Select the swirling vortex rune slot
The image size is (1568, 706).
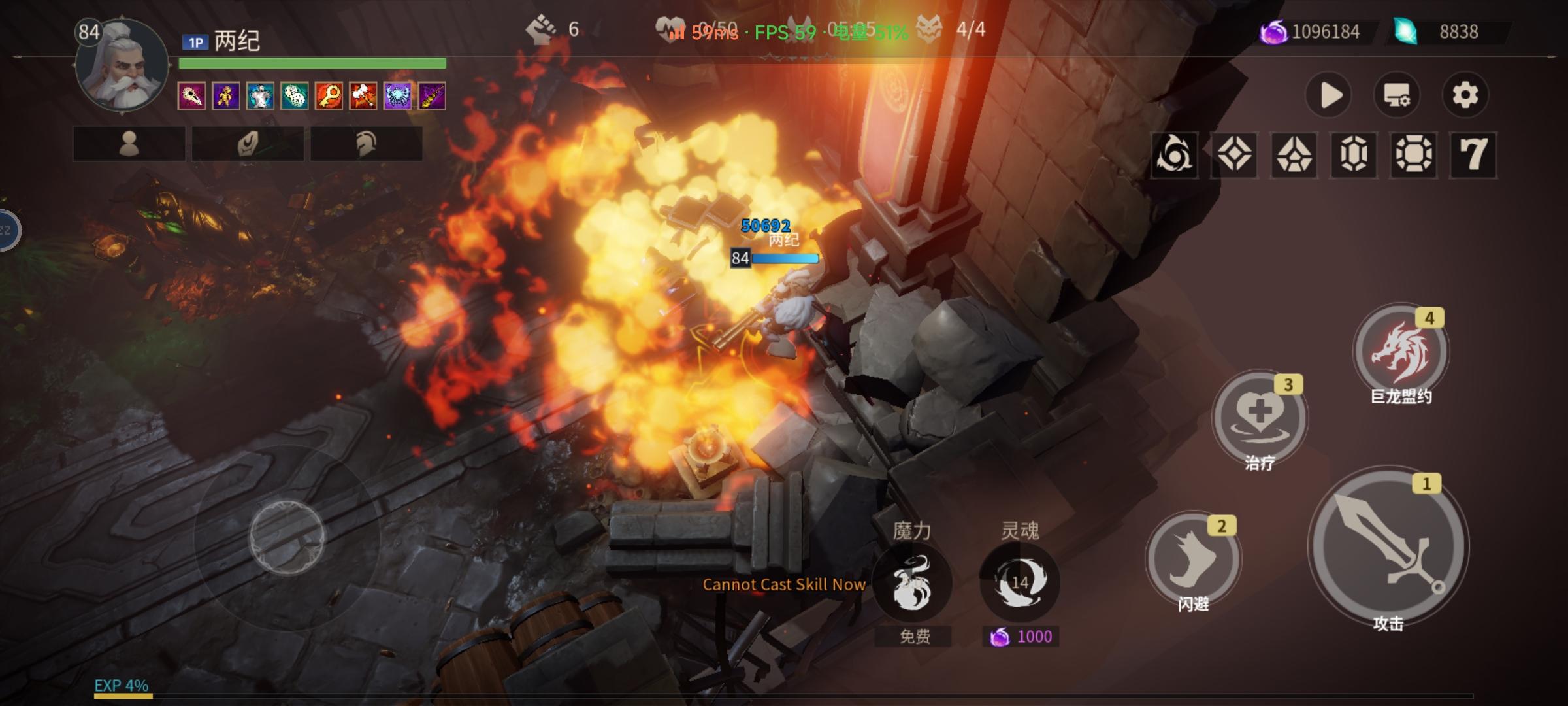coord(1174,155)
